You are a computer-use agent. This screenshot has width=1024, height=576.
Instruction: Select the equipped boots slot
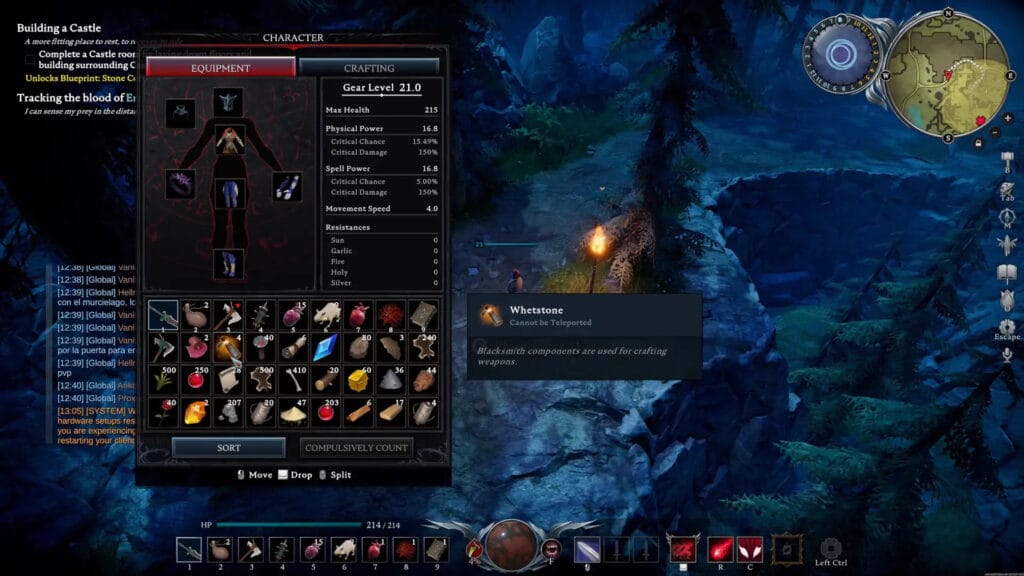[x=228, y=264]
